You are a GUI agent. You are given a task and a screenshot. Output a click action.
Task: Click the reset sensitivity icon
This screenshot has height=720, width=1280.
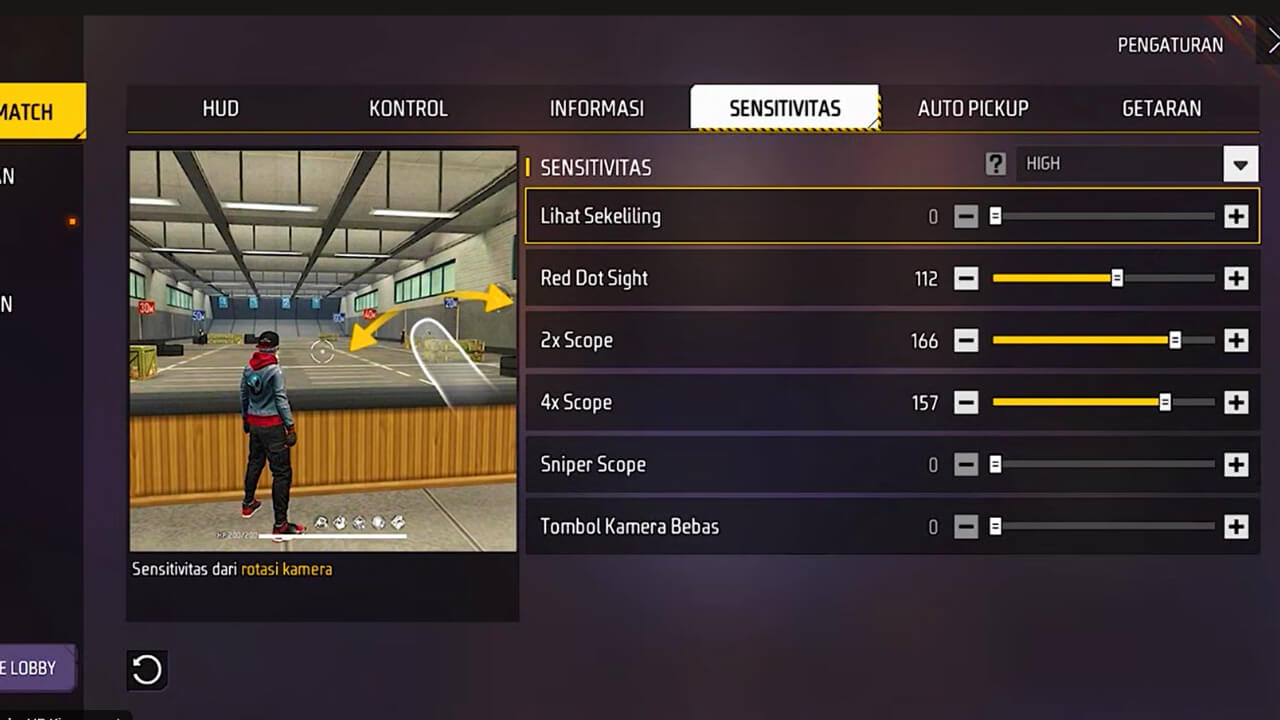coord(147,671)
